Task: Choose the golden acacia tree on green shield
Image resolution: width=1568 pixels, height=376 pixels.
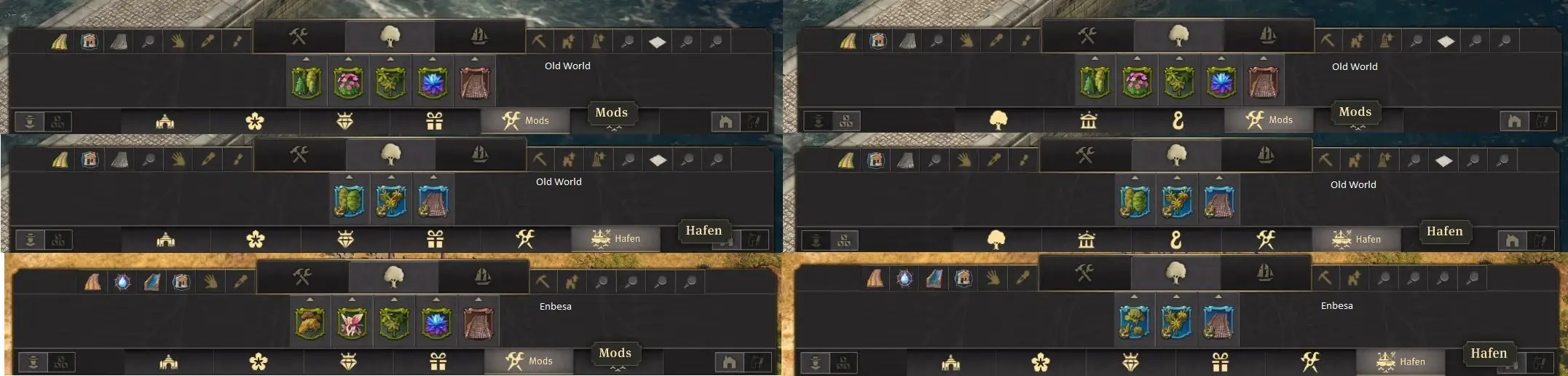Action: click(310, 321)
